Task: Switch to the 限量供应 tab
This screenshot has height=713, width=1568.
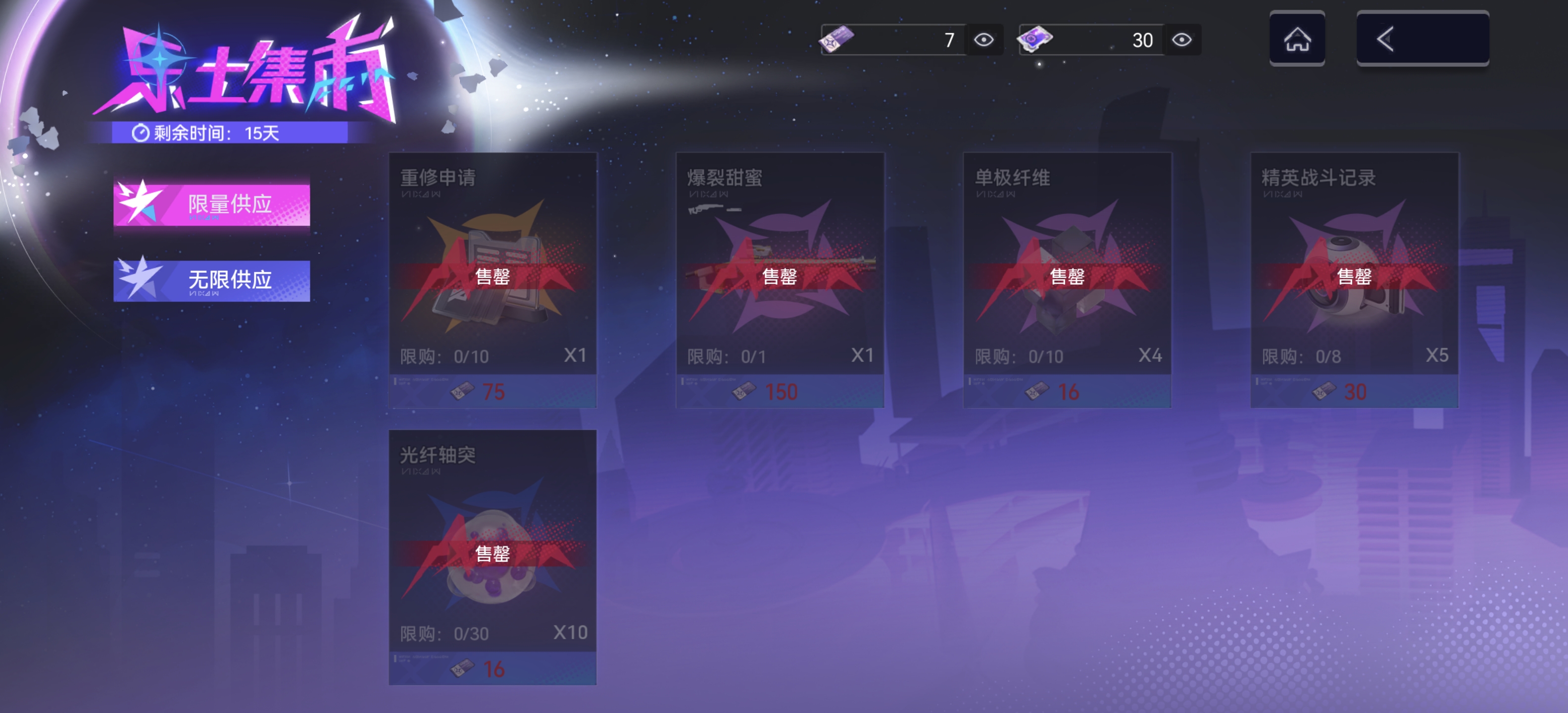Action: coord(211,204)
